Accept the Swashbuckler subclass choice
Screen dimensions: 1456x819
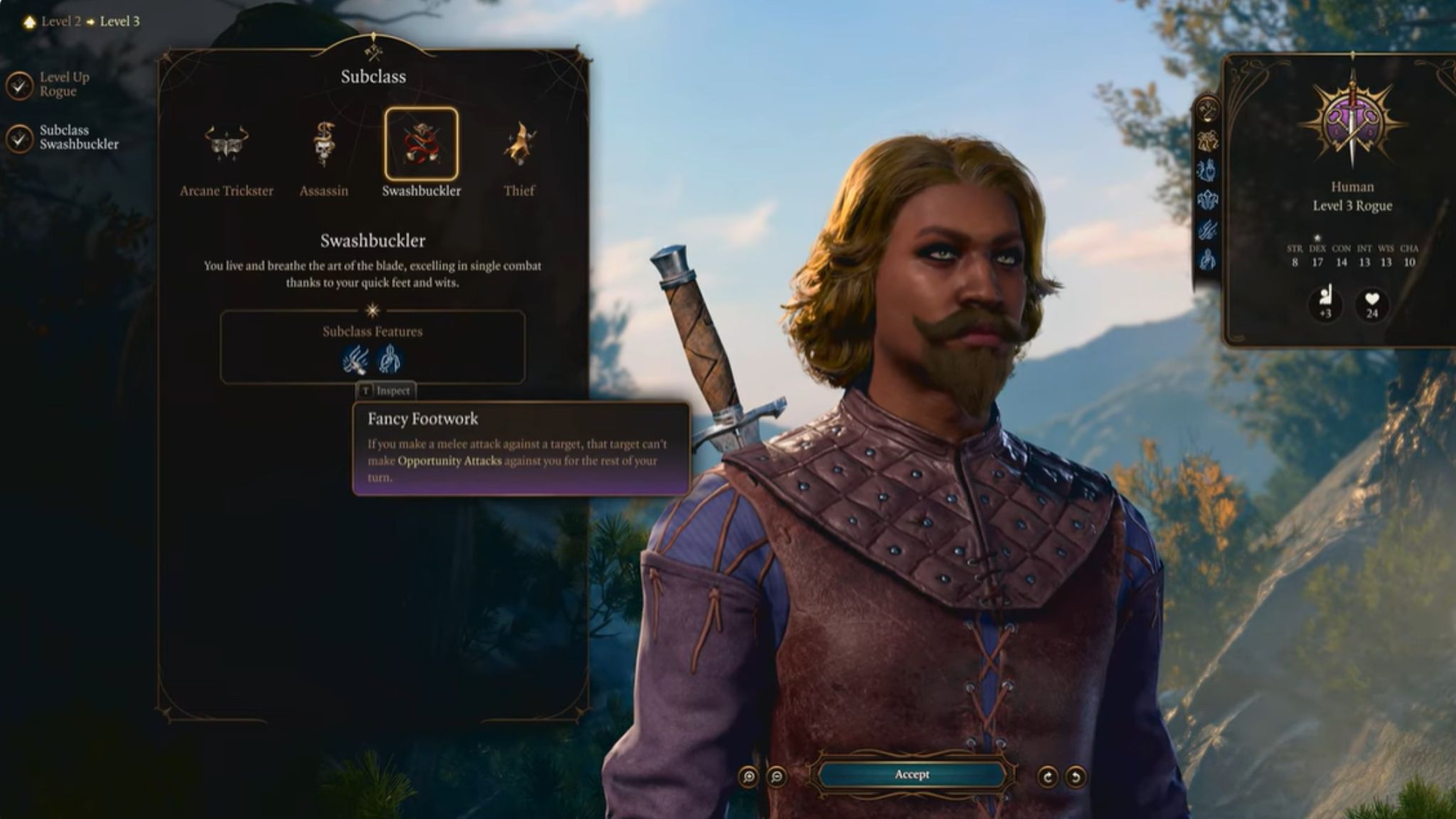point(911,775)
